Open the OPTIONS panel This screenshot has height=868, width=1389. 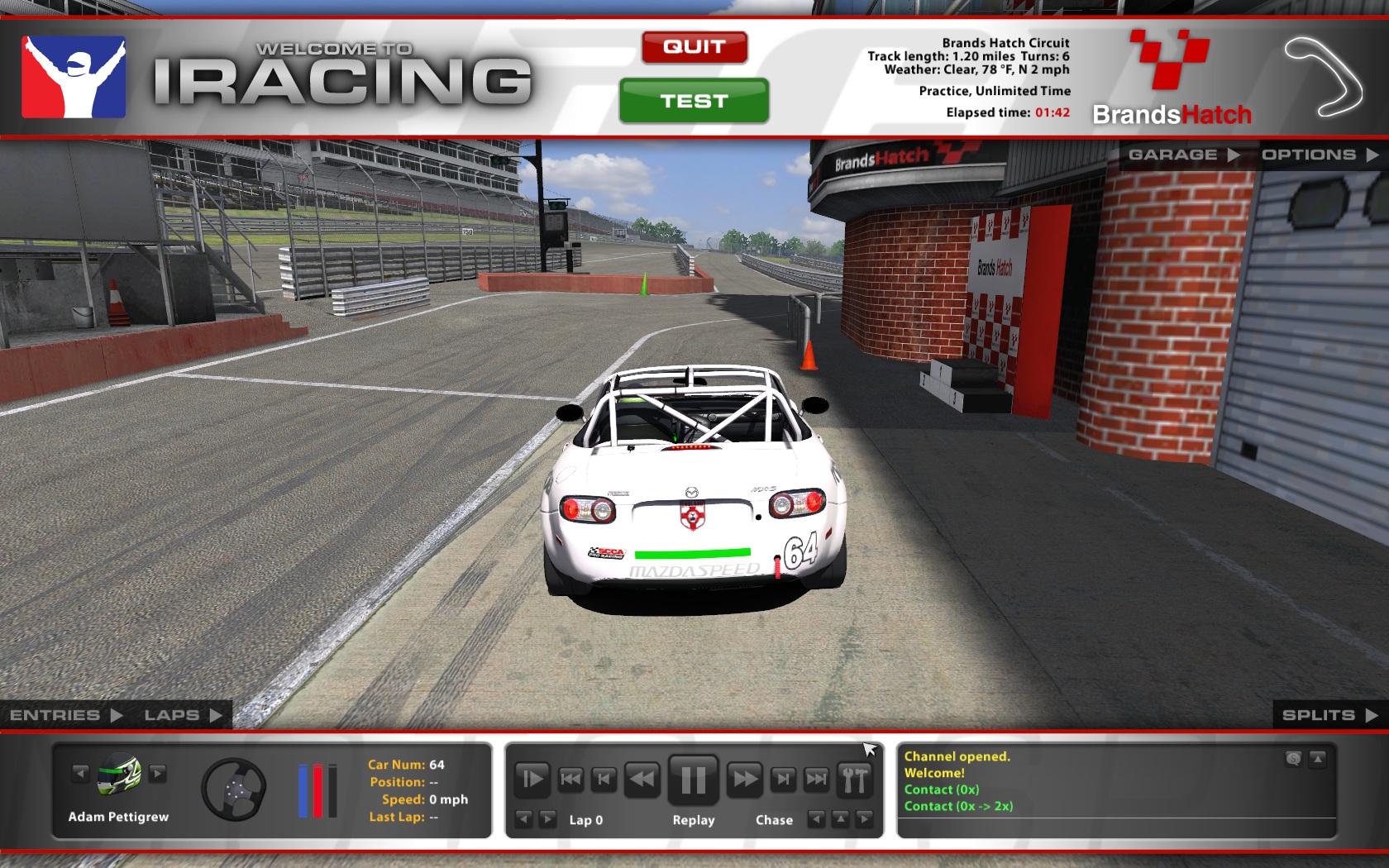coord(1319,155)
